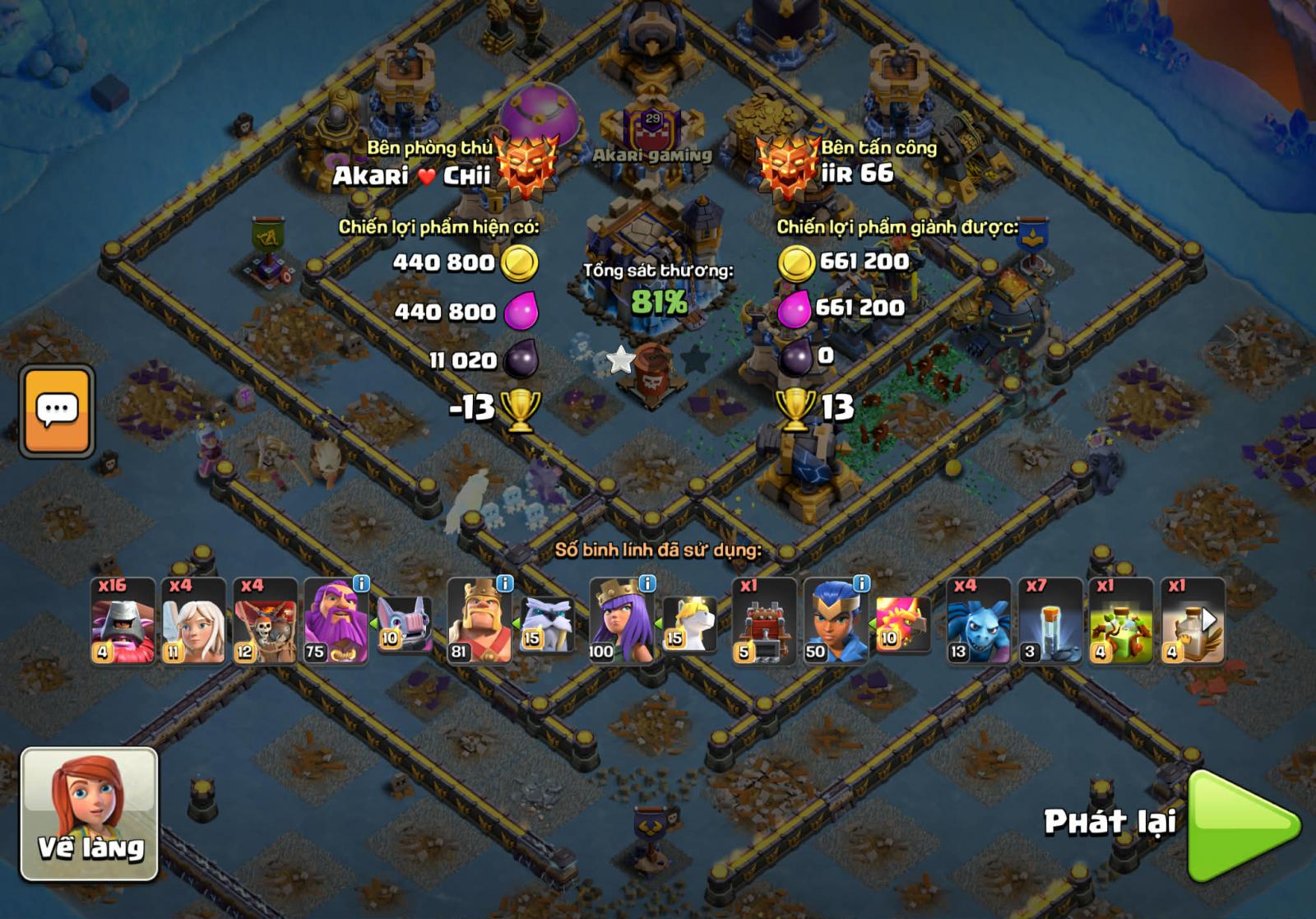This screenshot has width=1316, height=919.
Task: Return to village via Về làng
Action: [89, 814]
